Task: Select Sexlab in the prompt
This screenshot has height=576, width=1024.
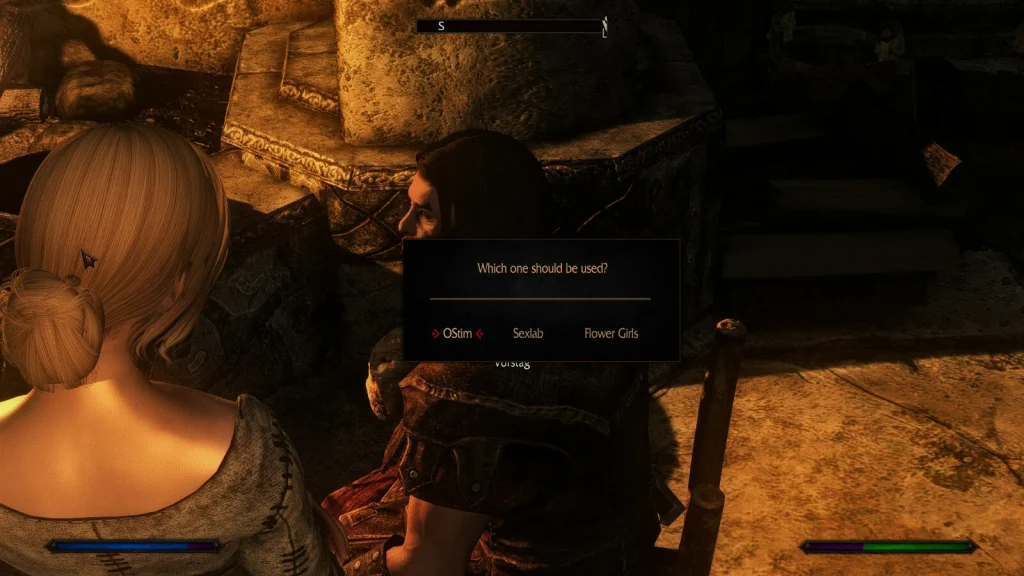Action: pyautogui.click(x=527, y=333)
